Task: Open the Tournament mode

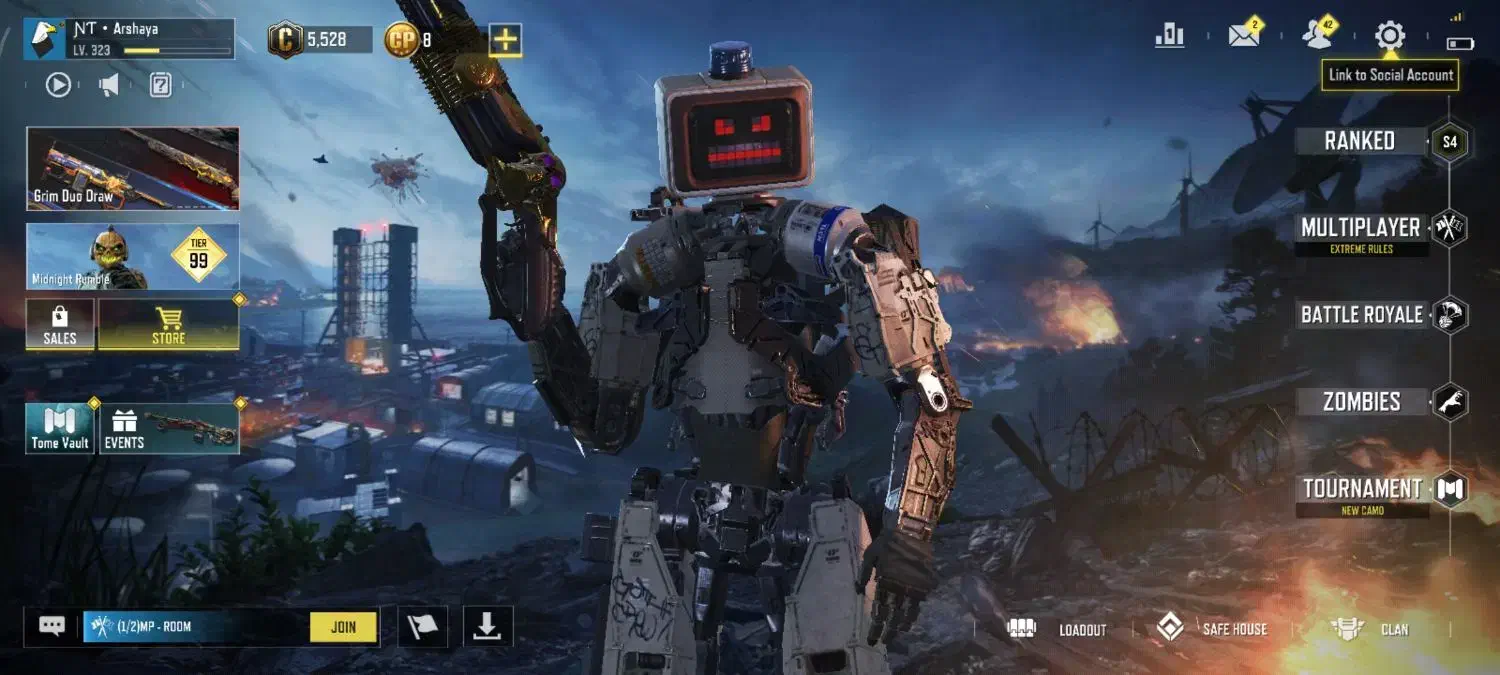Action: 1362,489
